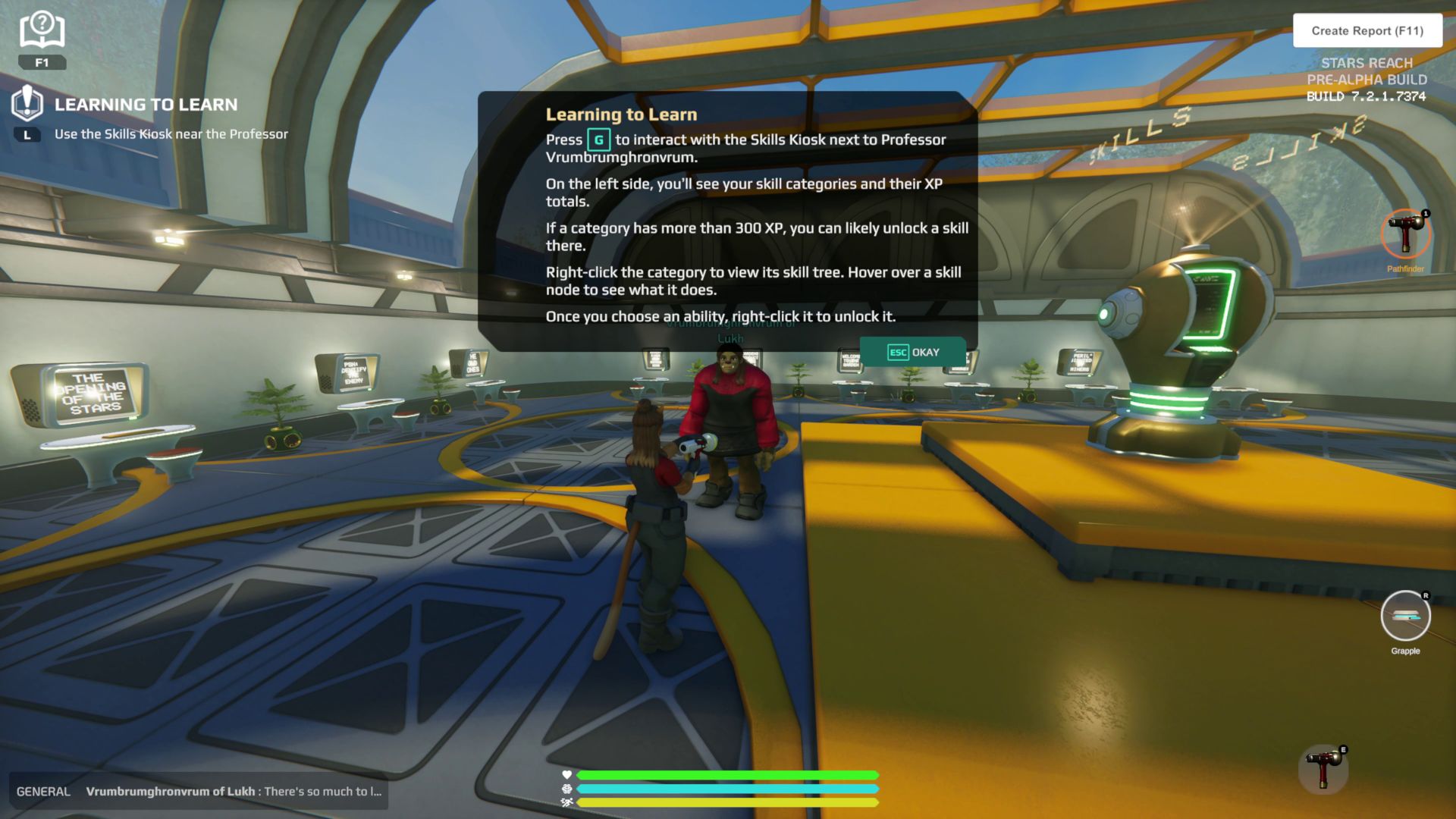
Task: Open the General chat box
Action: point(199,792)
